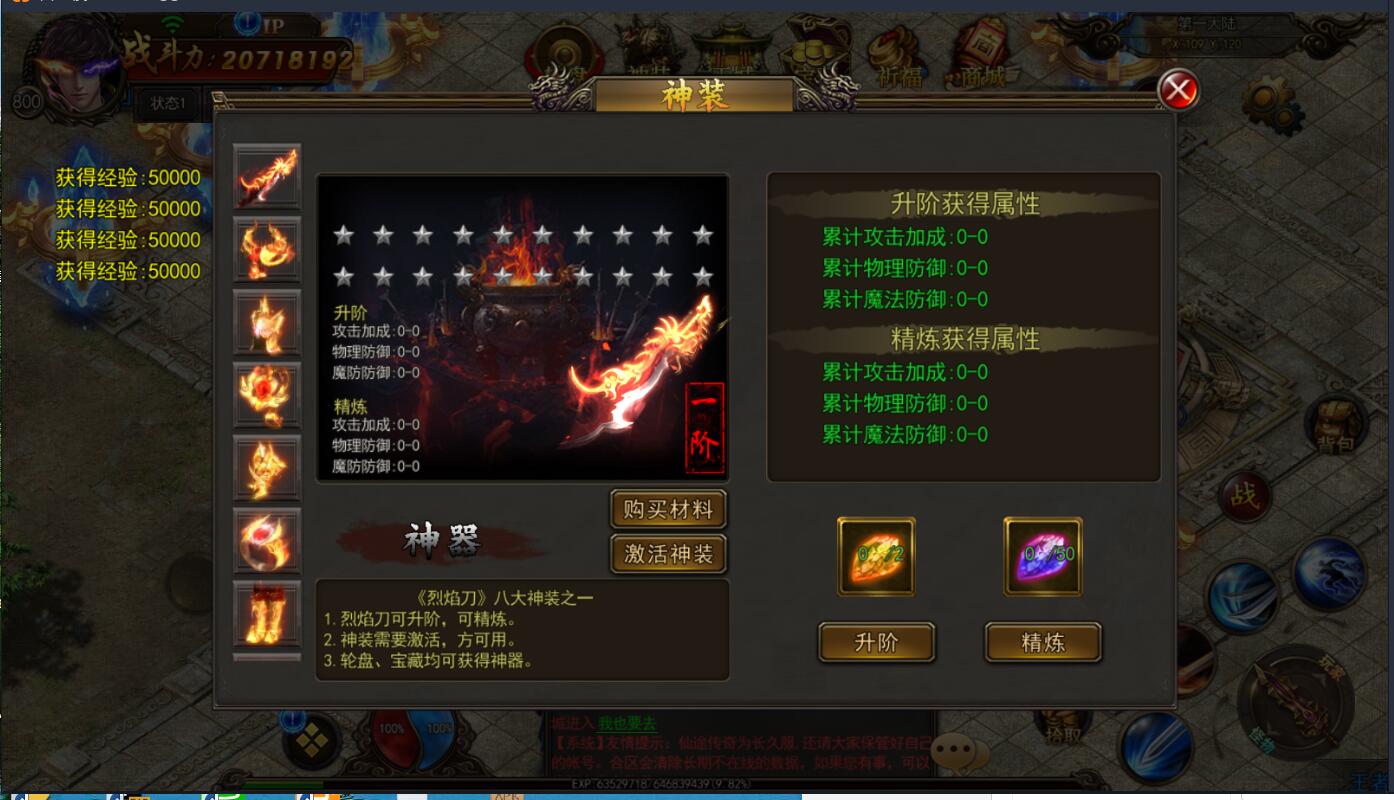Activate the divine gear with 激活神装

click(668, 554)
